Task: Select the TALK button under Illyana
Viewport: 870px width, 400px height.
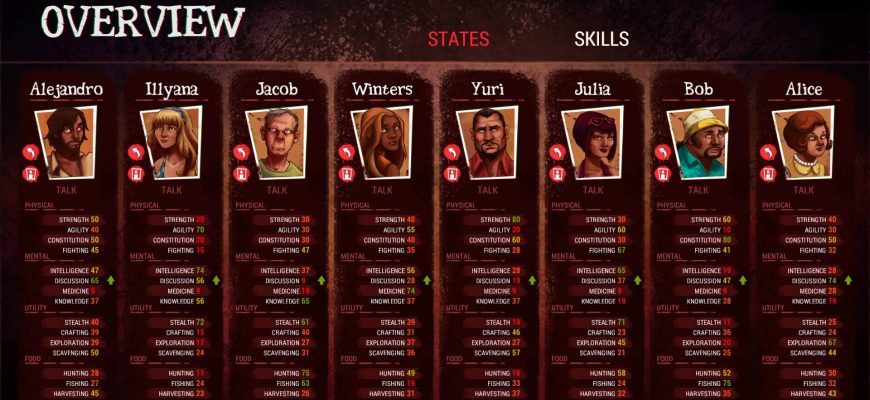Action: pos(172,189)
